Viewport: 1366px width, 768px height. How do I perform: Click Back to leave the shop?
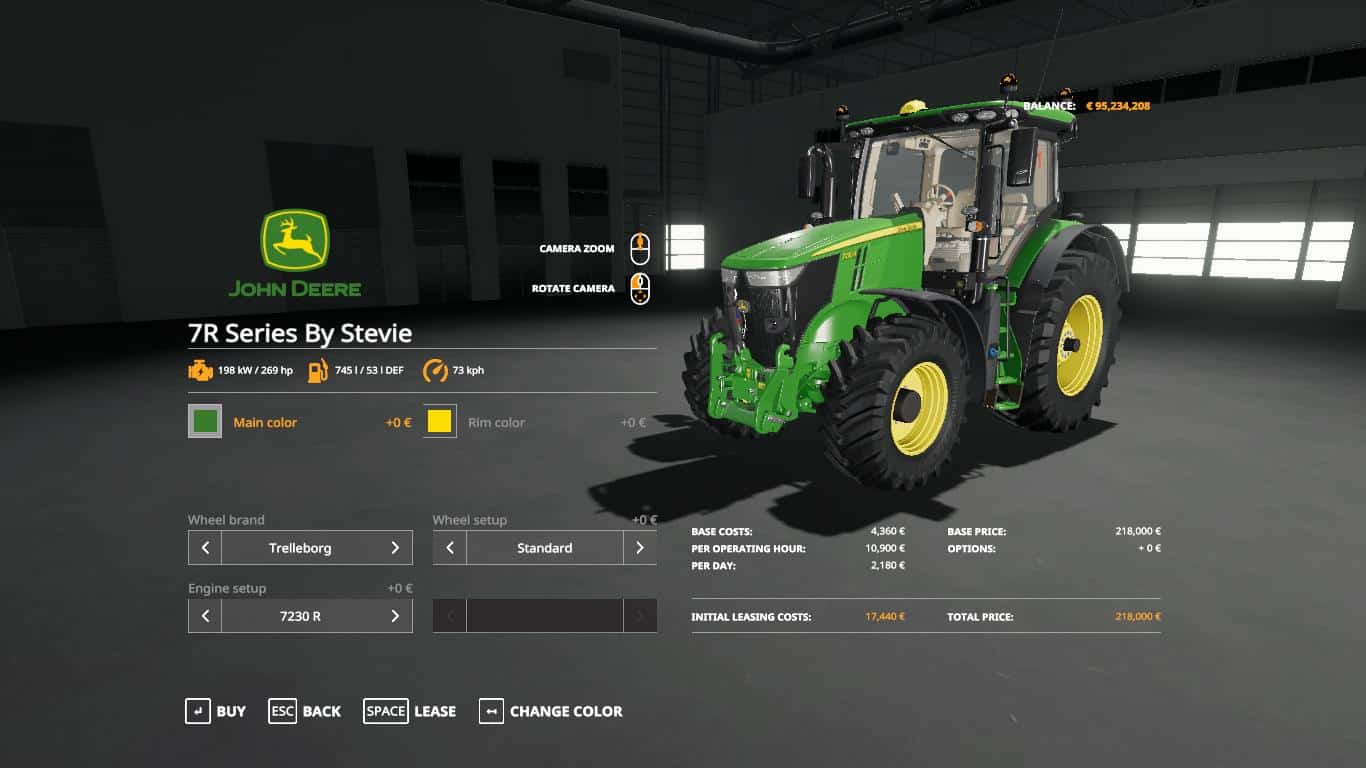click(282, 711)
